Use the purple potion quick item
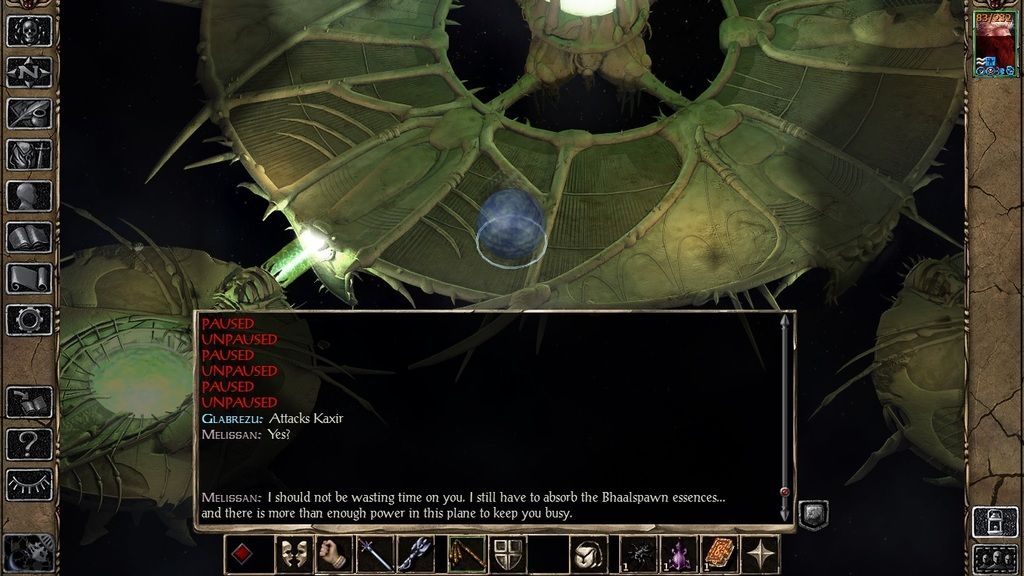Screen dimensions: 1024x576 [x=679, y=554]
